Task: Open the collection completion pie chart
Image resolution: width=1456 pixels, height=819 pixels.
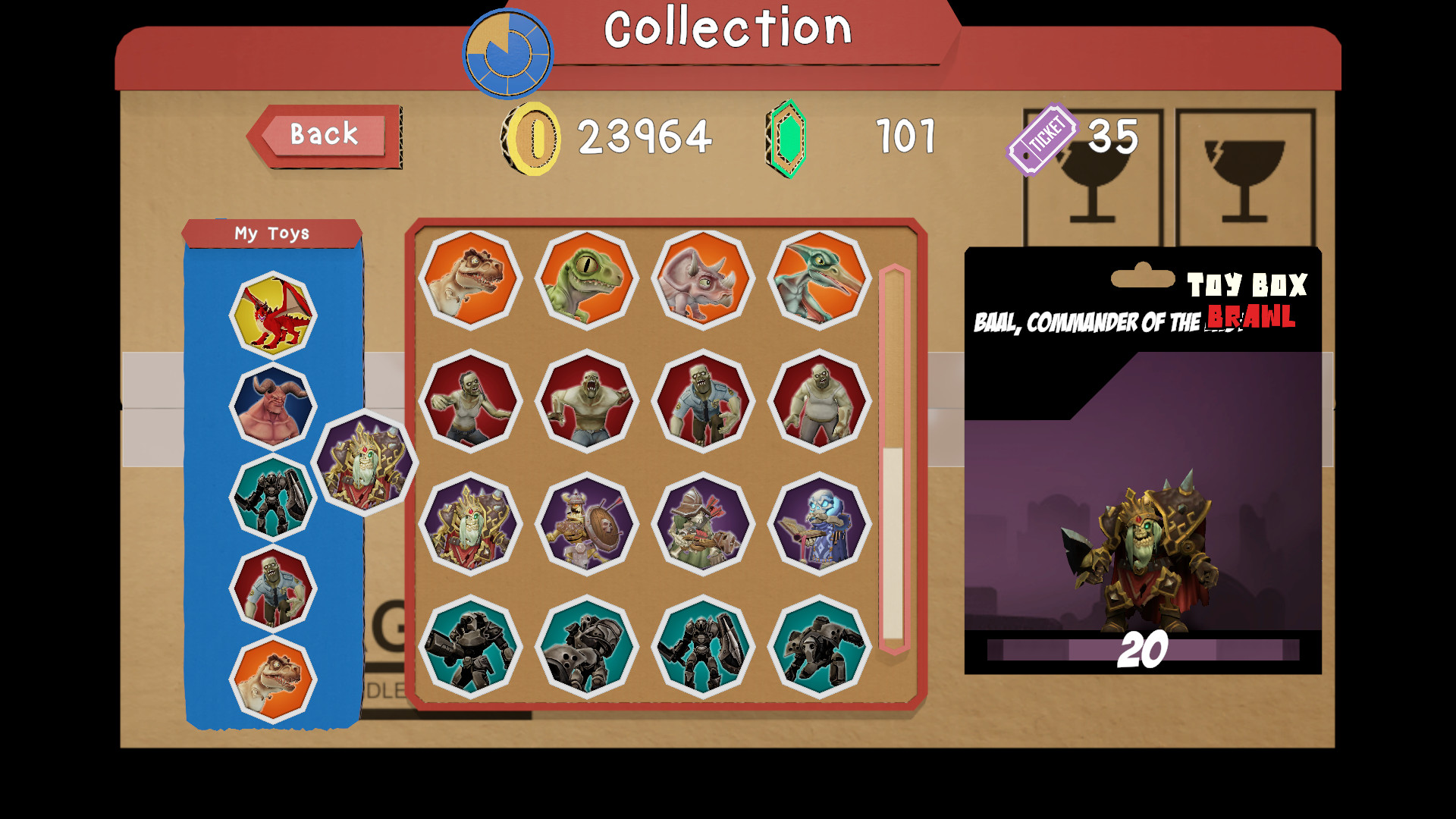Action: coord(507,53)
